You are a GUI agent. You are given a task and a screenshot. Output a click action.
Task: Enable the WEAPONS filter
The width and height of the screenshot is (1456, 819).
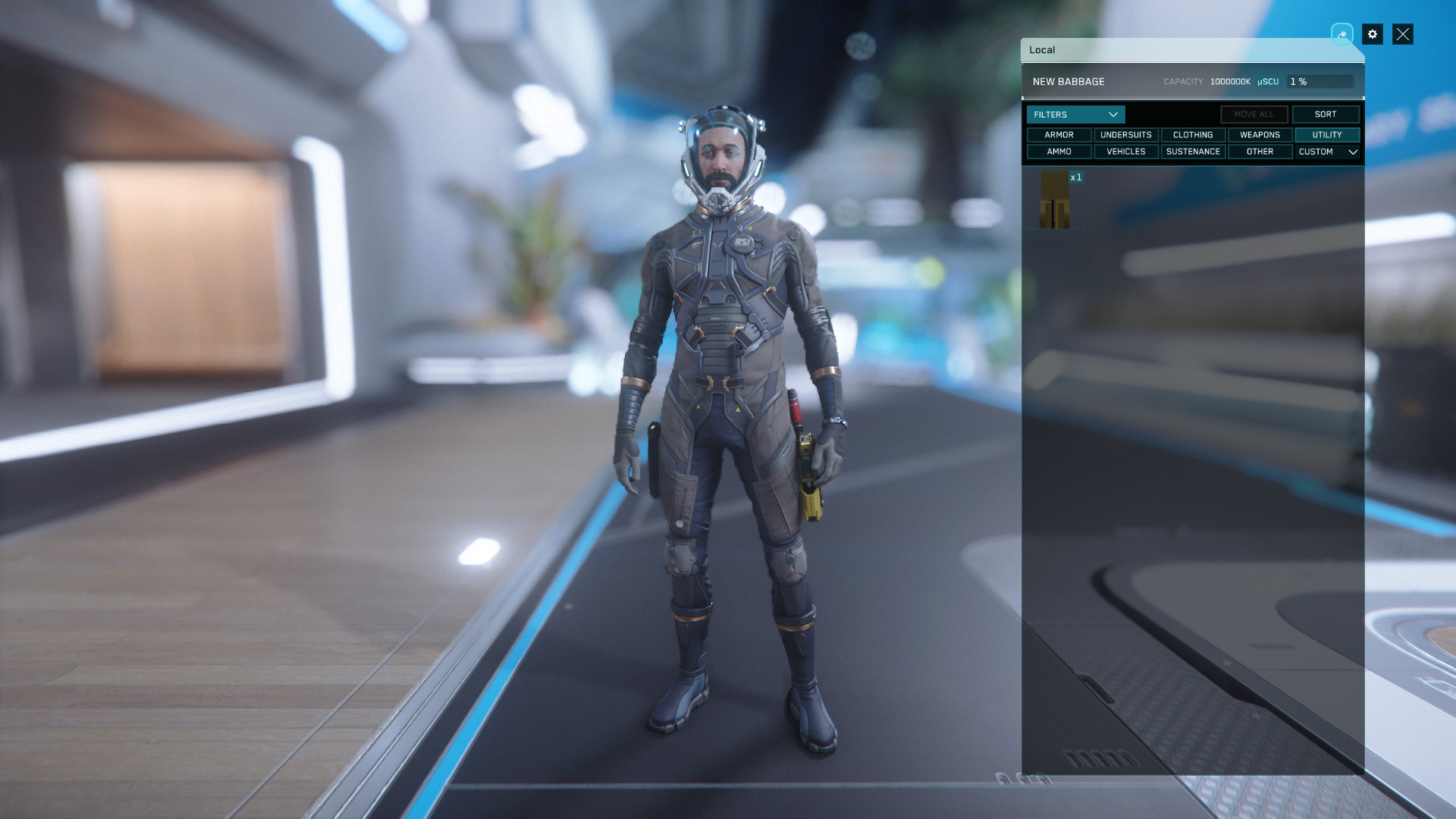(x=1260, y=135)
